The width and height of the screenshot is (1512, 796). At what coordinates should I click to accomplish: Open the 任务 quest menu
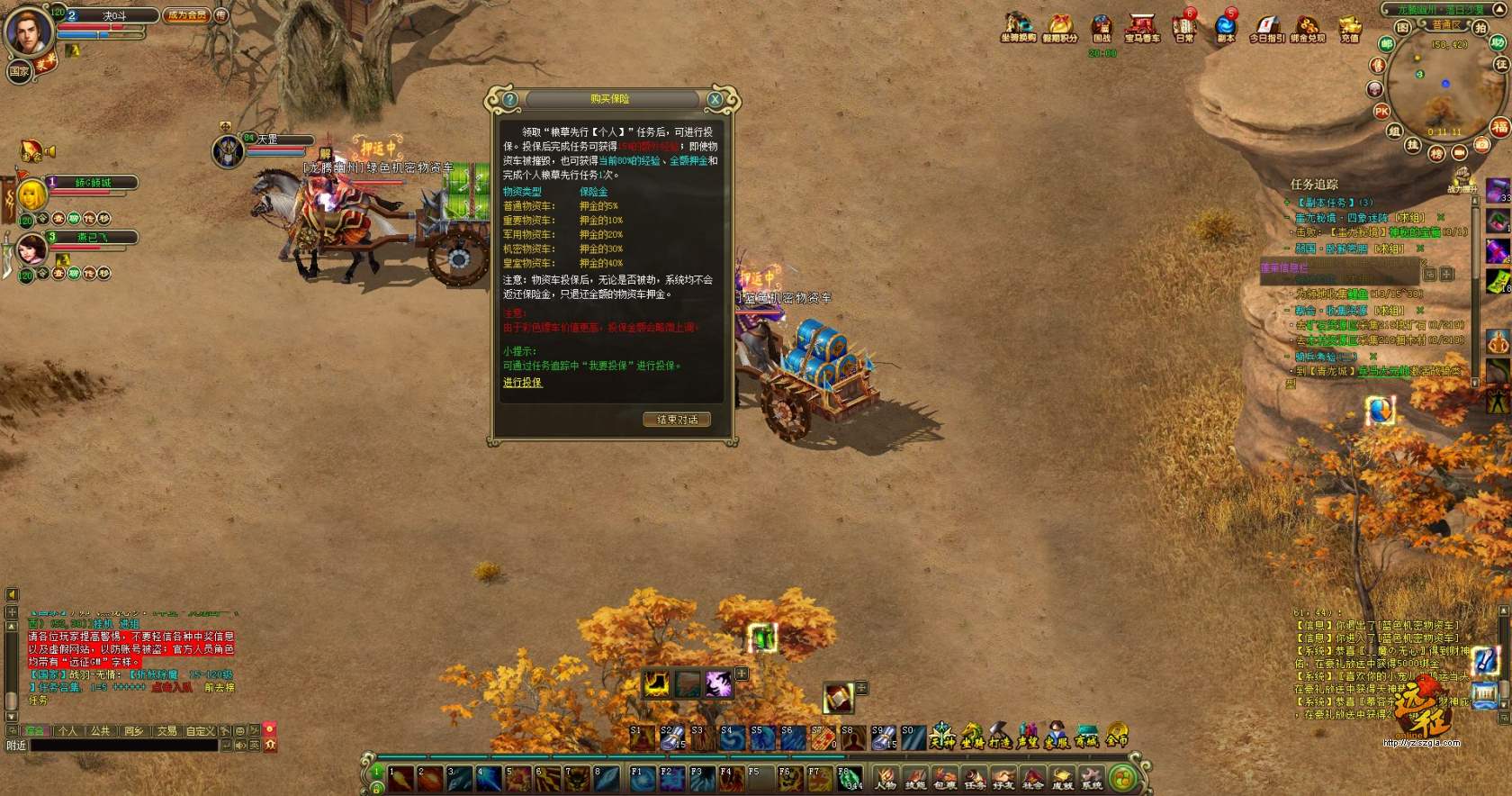click(x=975, y=778)
